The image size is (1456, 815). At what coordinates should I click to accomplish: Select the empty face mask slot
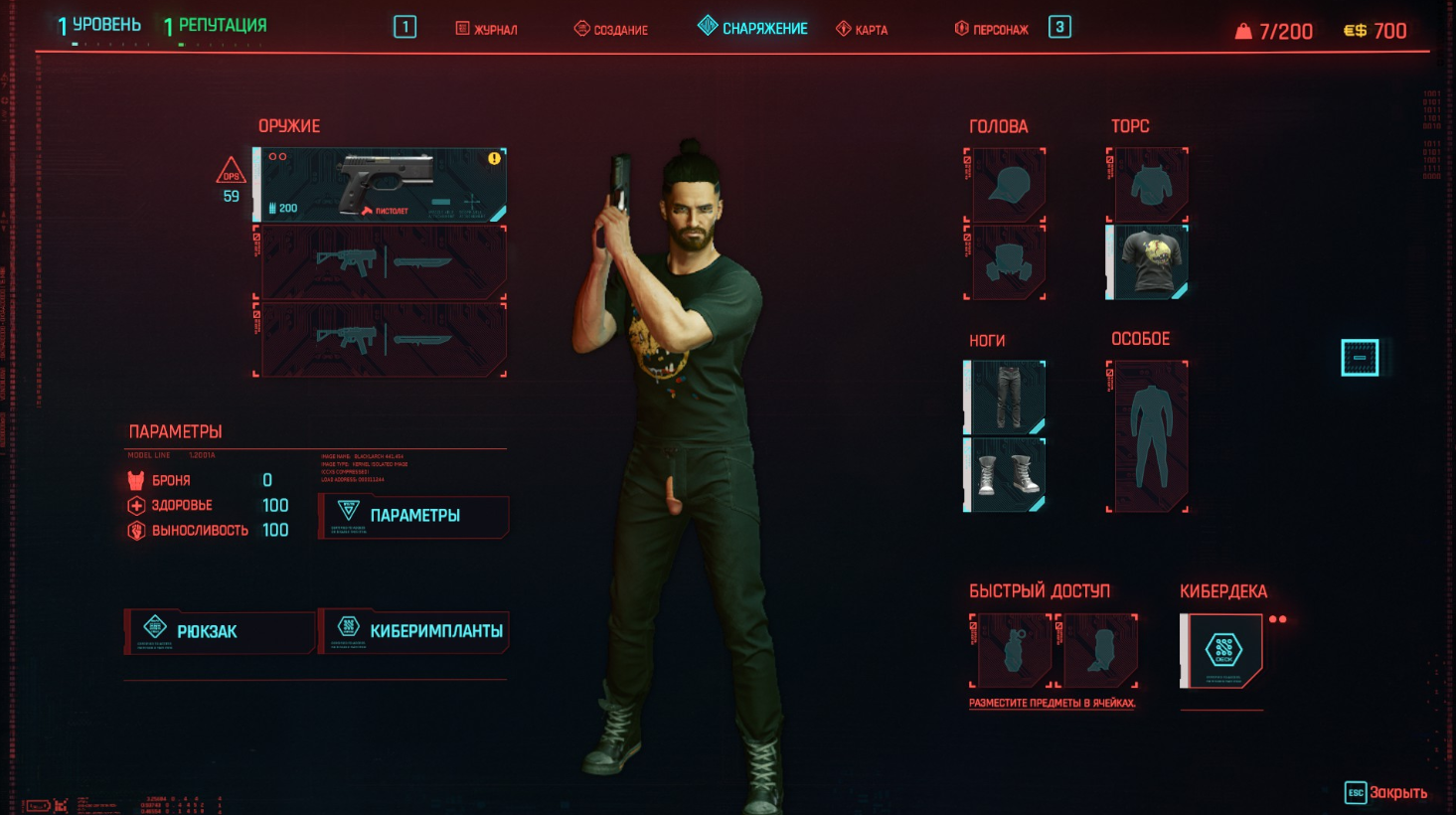[x=1005, y=262]
